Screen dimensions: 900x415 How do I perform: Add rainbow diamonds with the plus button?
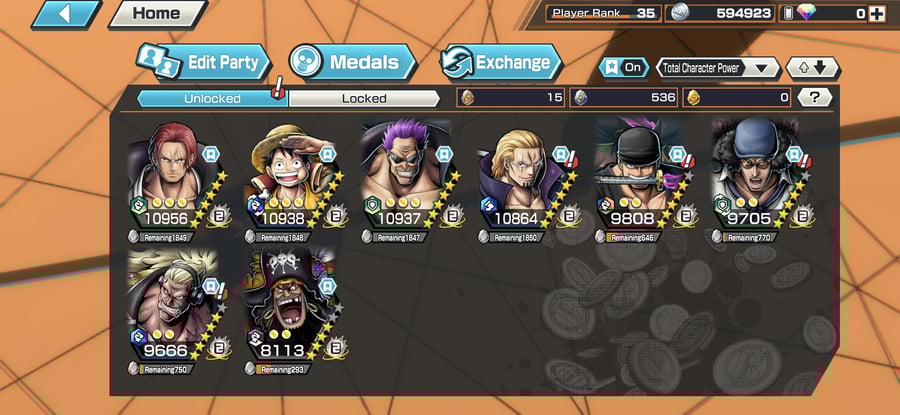(878, 14)
